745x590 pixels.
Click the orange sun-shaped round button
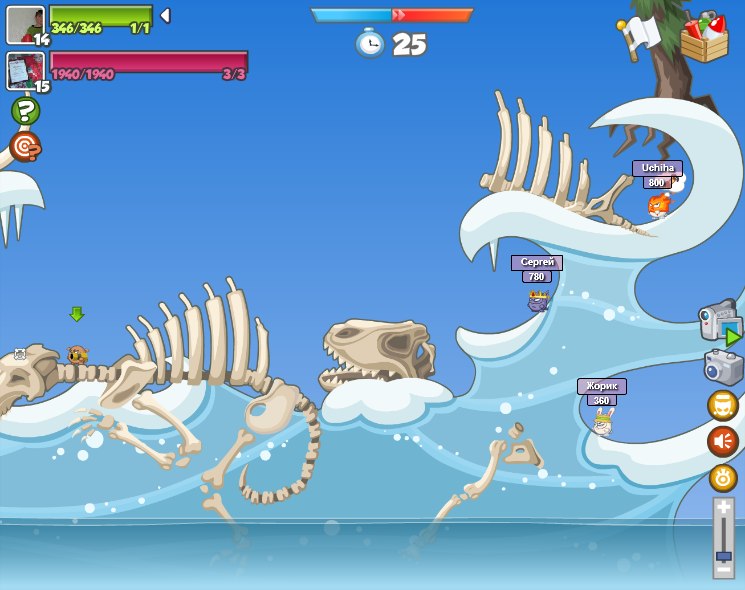(x=723, y=478)
